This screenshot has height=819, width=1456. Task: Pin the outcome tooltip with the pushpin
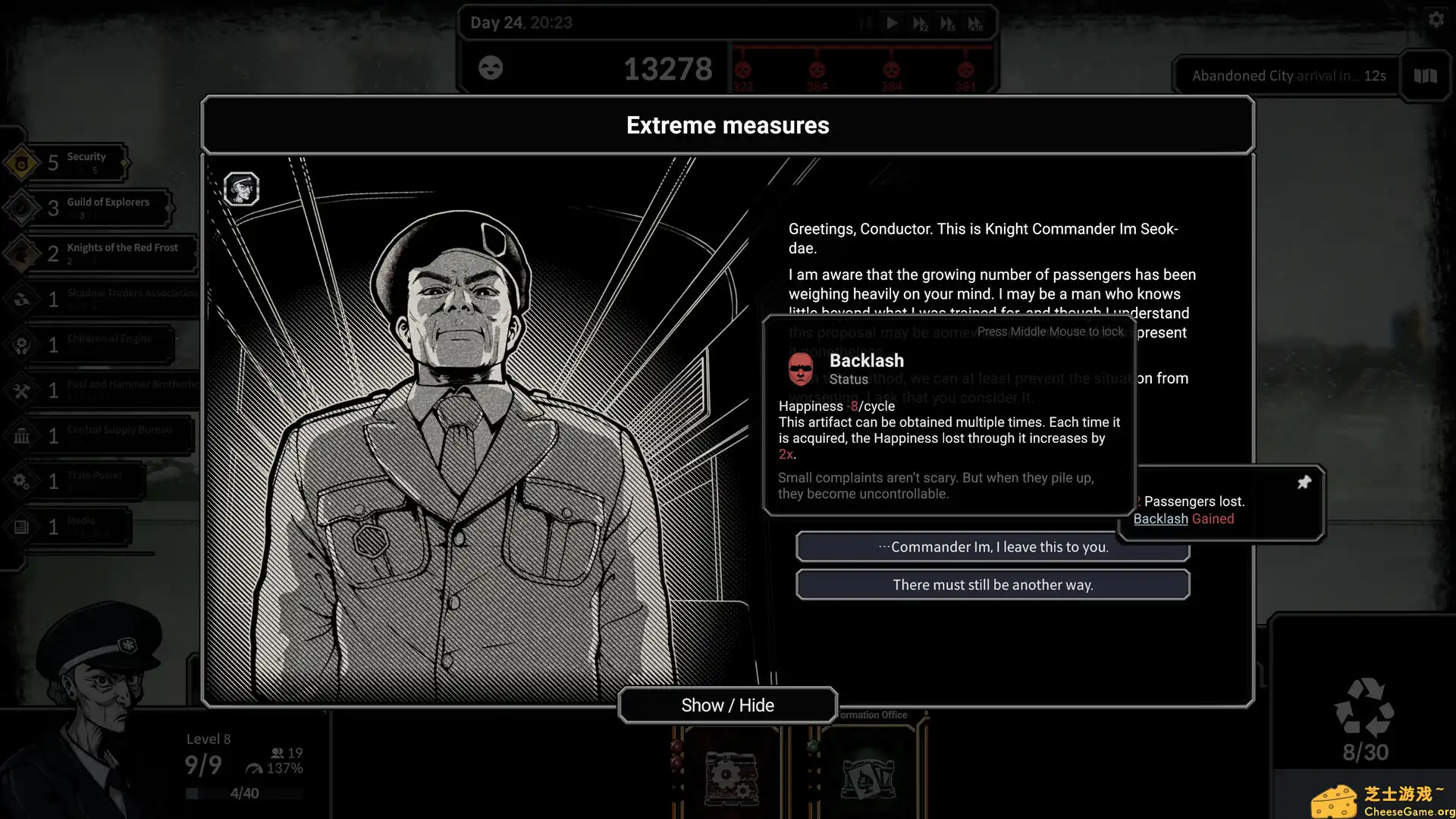click(x=1304, y=482)
